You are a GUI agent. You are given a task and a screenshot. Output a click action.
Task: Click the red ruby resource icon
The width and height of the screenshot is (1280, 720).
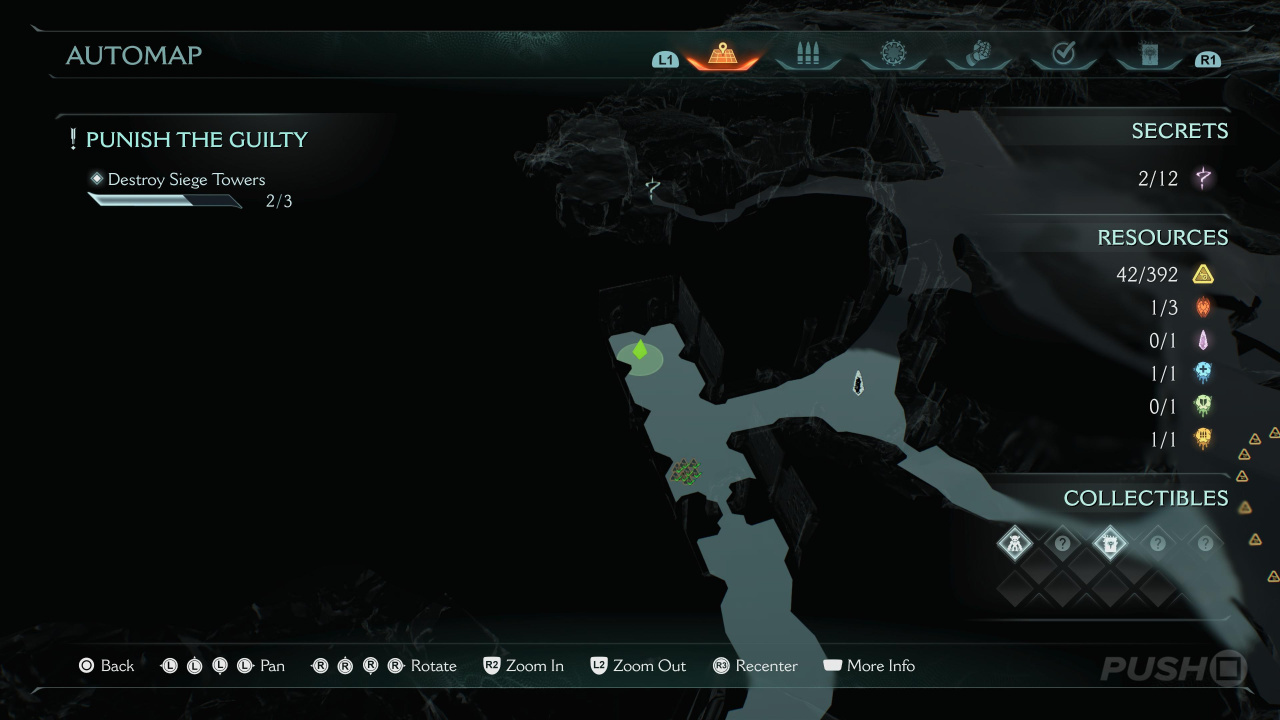click(x=1203, y=307)
